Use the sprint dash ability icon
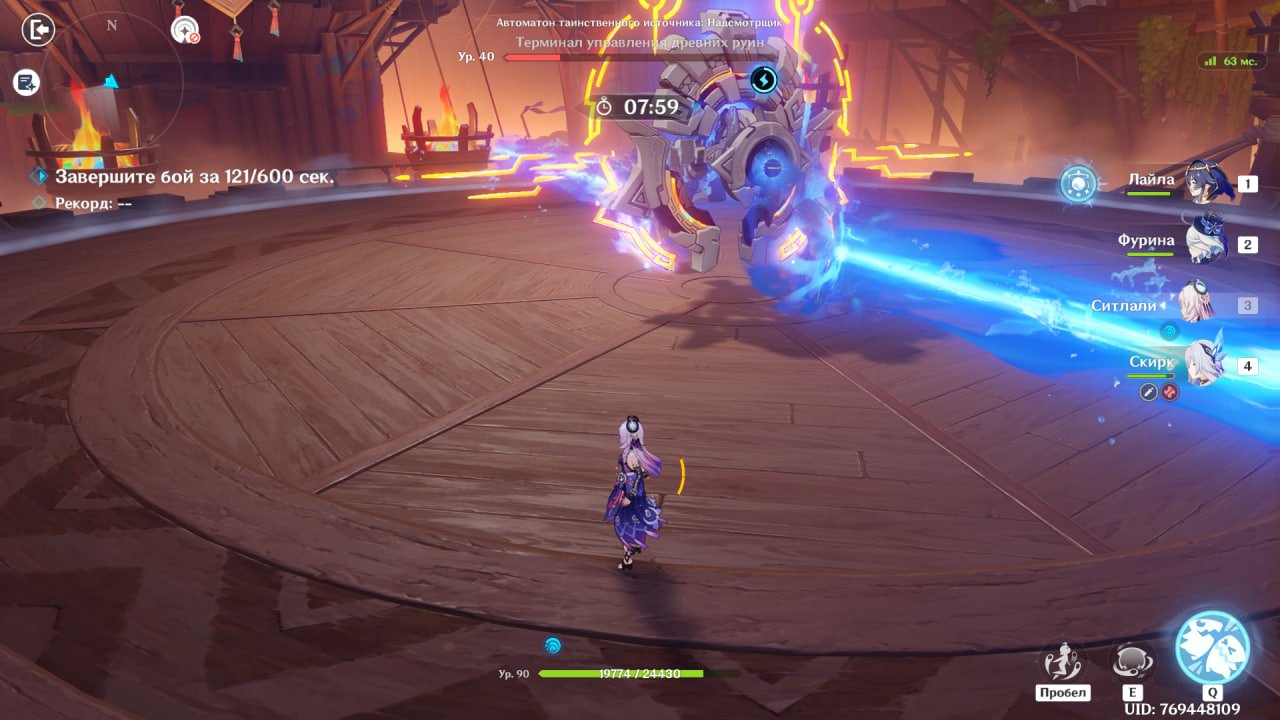 click(1062, 662)
